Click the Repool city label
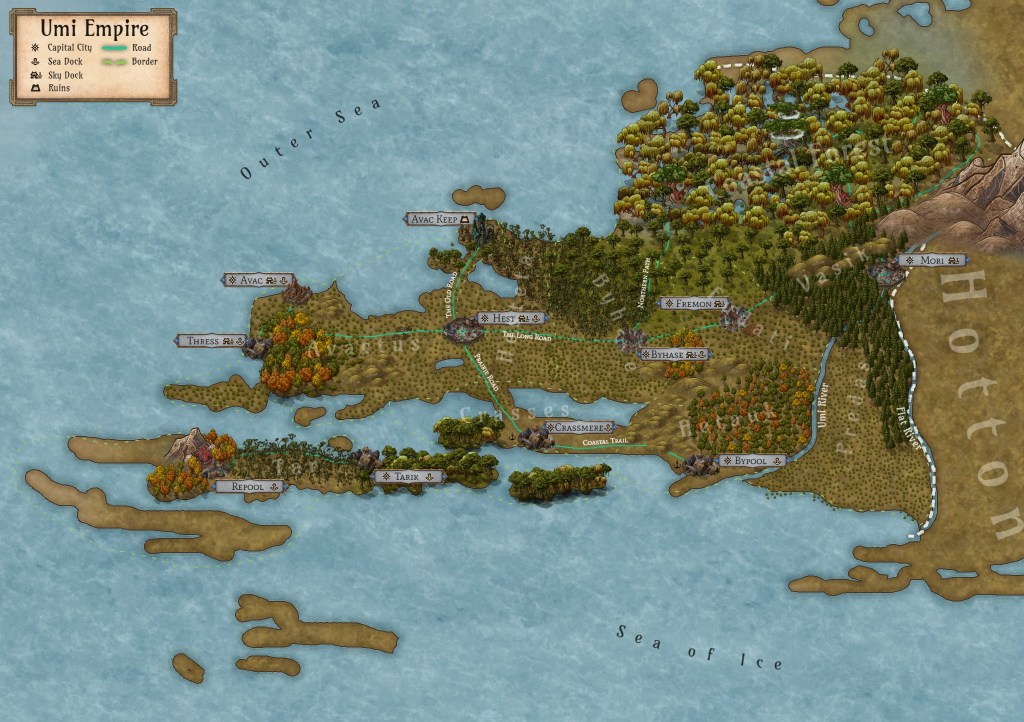Screen dimensions: 1024x722 [249, 486]
